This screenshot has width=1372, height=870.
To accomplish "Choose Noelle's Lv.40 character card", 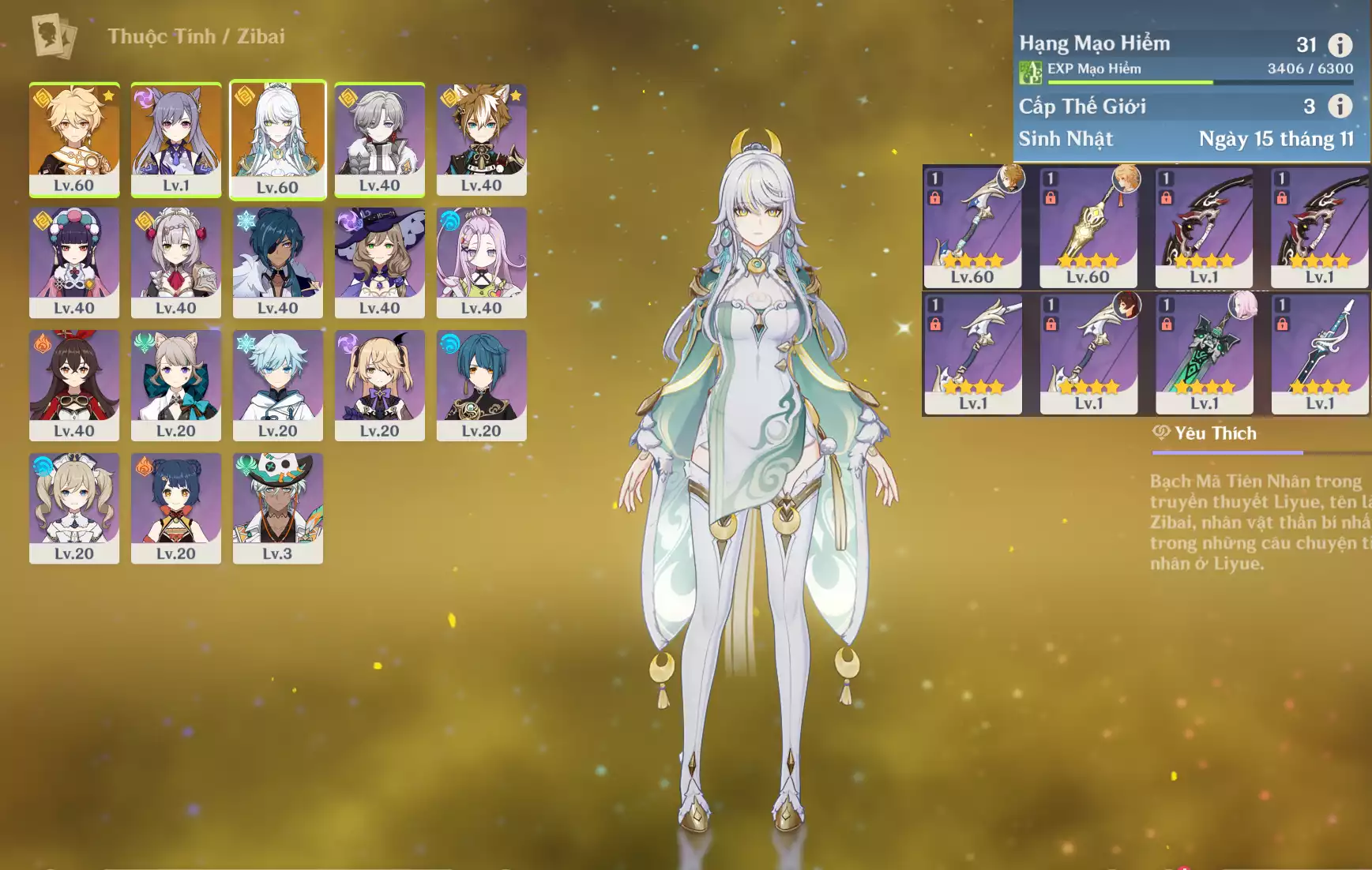I will [176, 262].
